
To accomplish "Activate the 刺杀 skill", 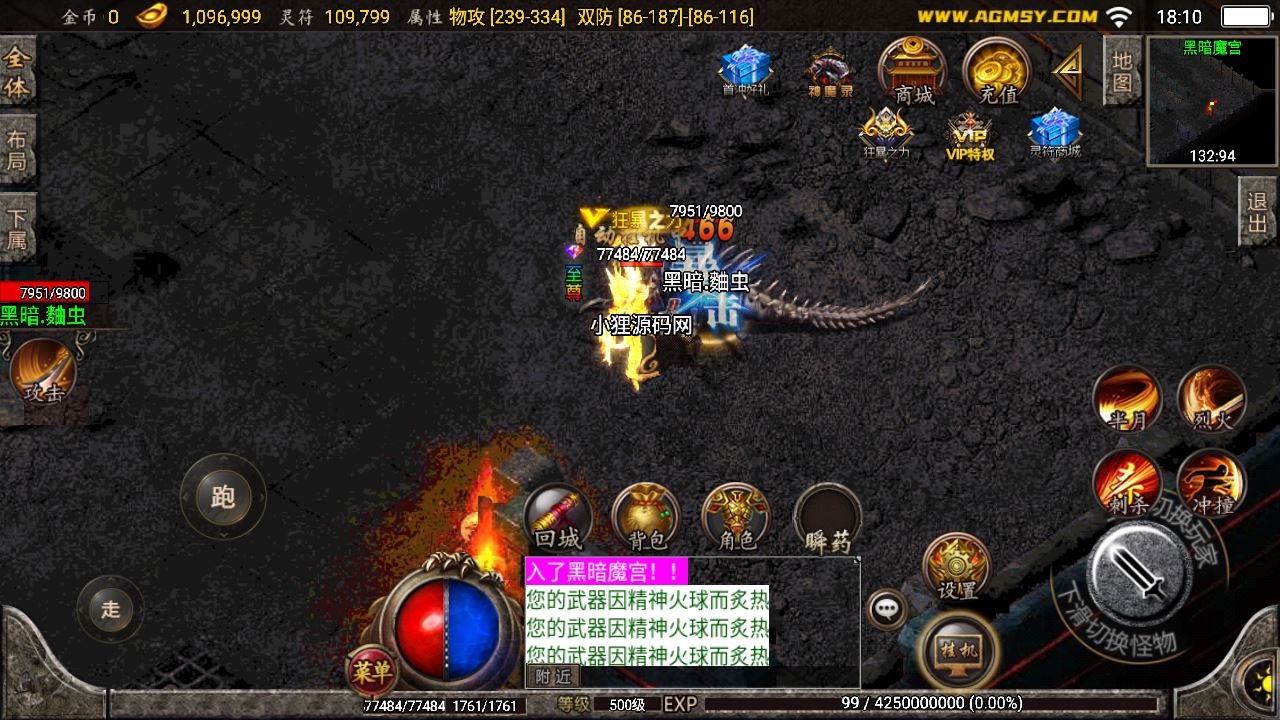I will 1127,482.
